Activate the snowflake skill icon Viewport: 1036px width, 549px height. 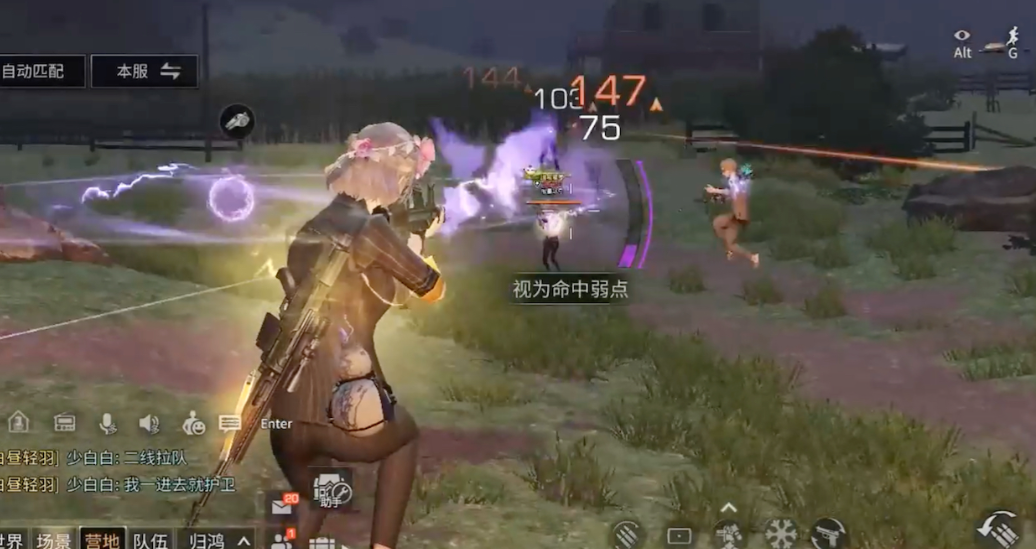coord(780,533)
